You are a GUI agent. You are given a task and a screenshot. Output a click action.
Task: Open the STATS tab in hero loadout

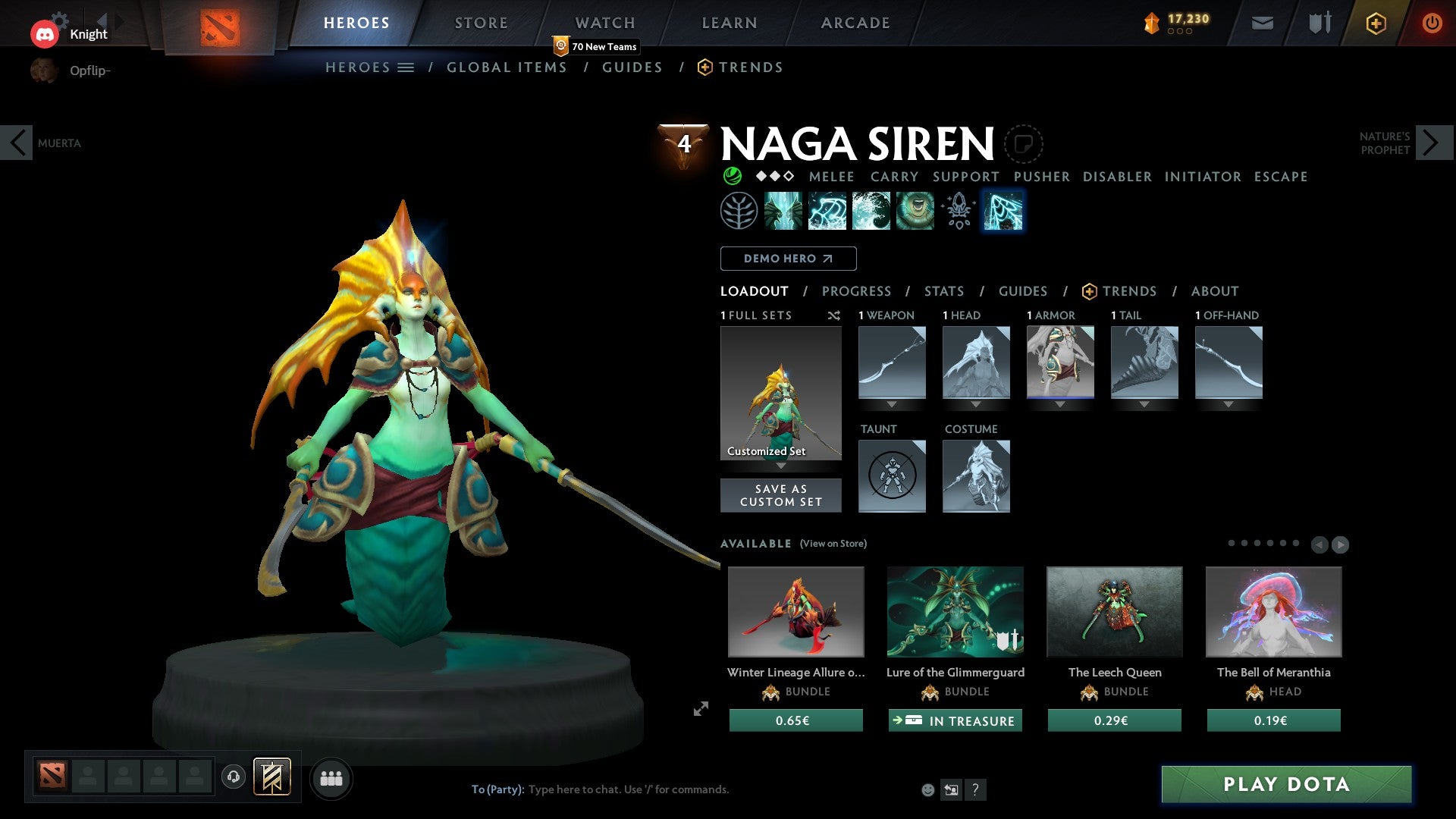click(943, 291)
